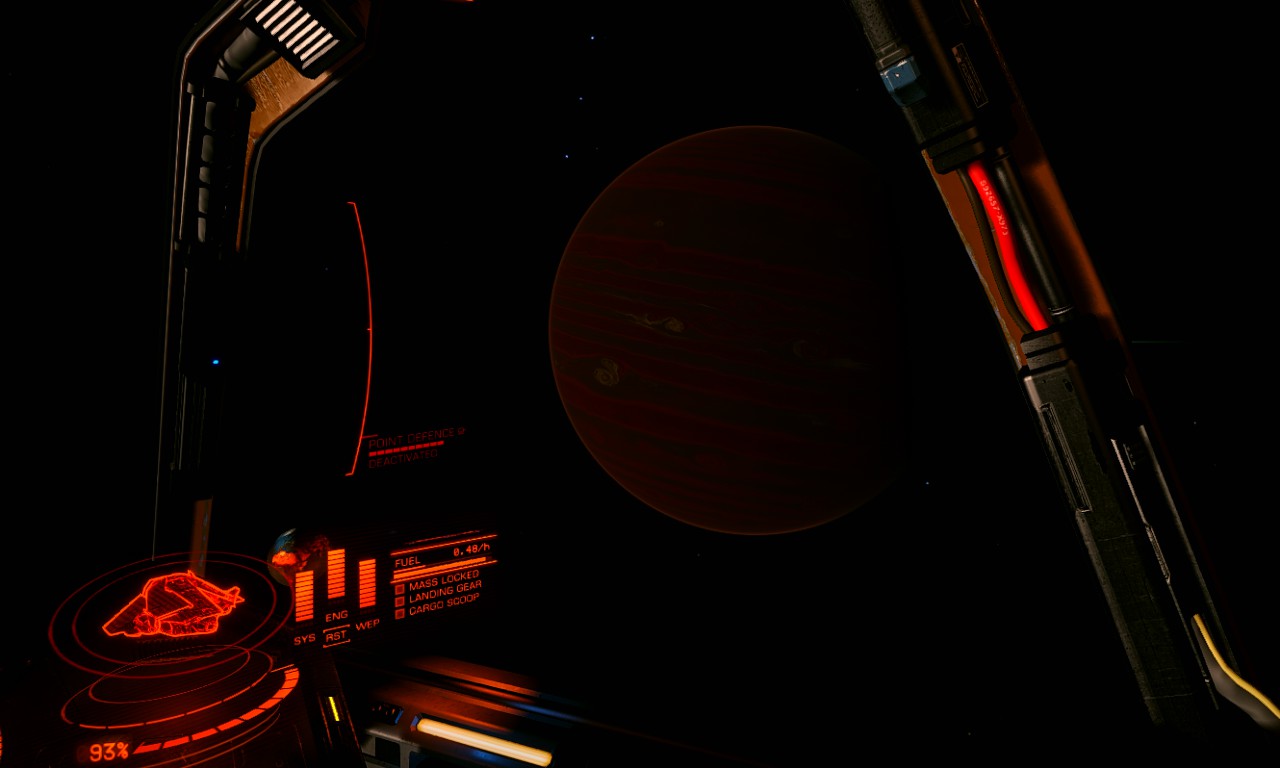Viewport: 1280px width, 768px height.
Task: Select the WEP power distributor column
Action: coord(367,583)
